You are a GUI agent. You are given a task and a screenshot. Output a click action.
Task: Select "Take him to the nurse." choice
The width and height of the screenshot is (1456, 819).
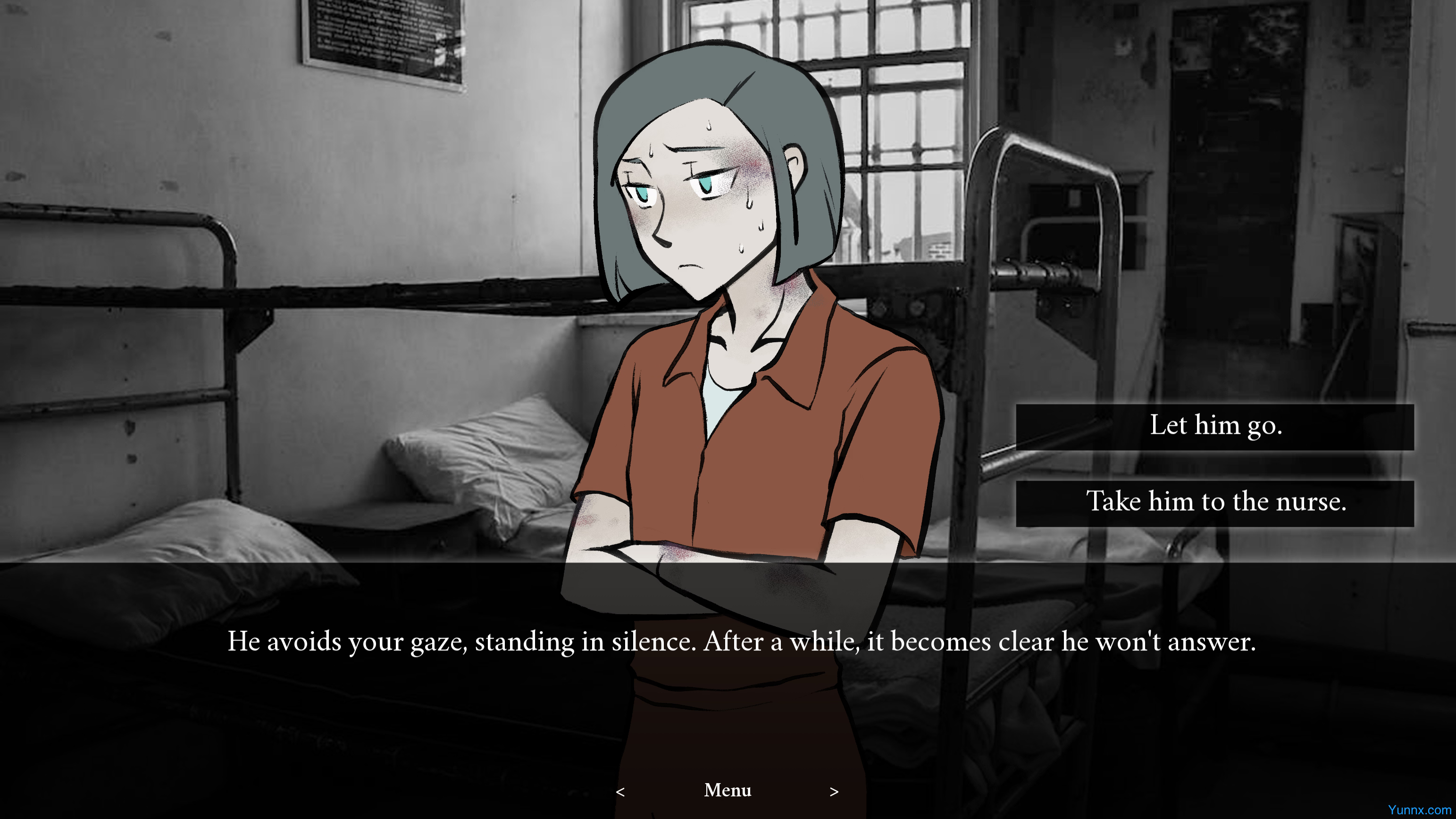pos(1214,503)
